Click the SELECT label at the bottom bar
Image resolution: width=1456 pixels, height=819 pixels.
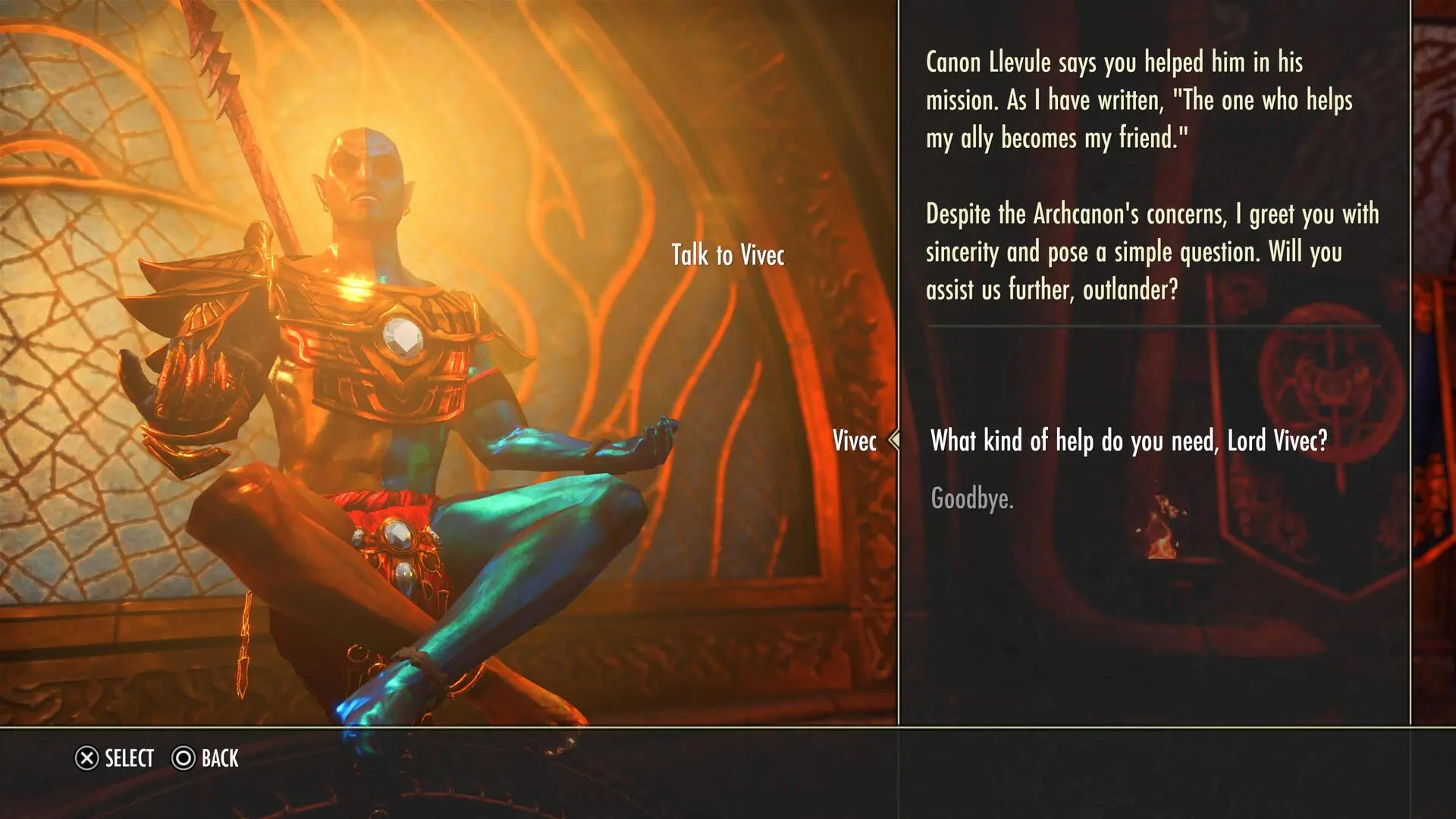click(129, 758)
